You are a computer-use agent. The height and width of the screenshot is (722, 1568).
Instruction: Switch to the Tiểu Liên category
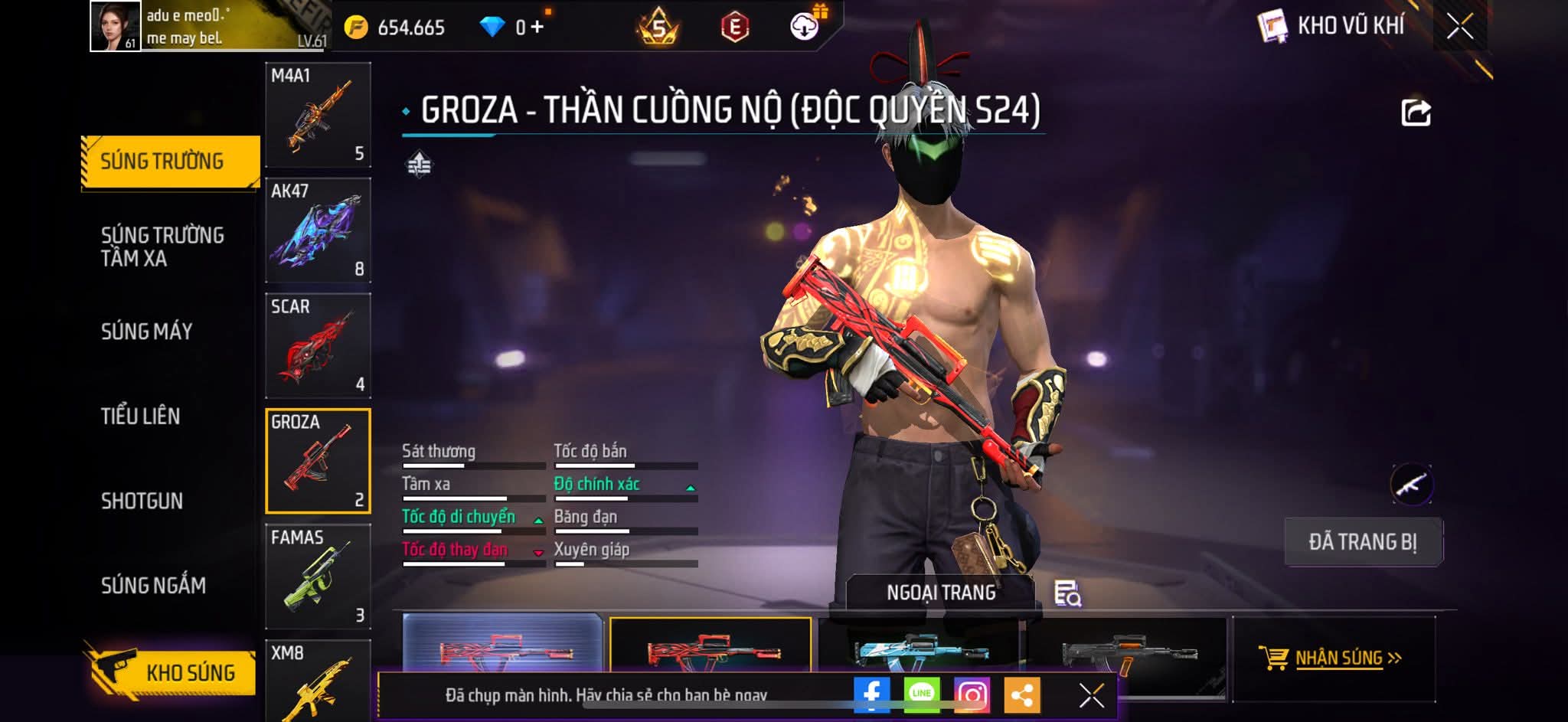[x=141, y=417]
